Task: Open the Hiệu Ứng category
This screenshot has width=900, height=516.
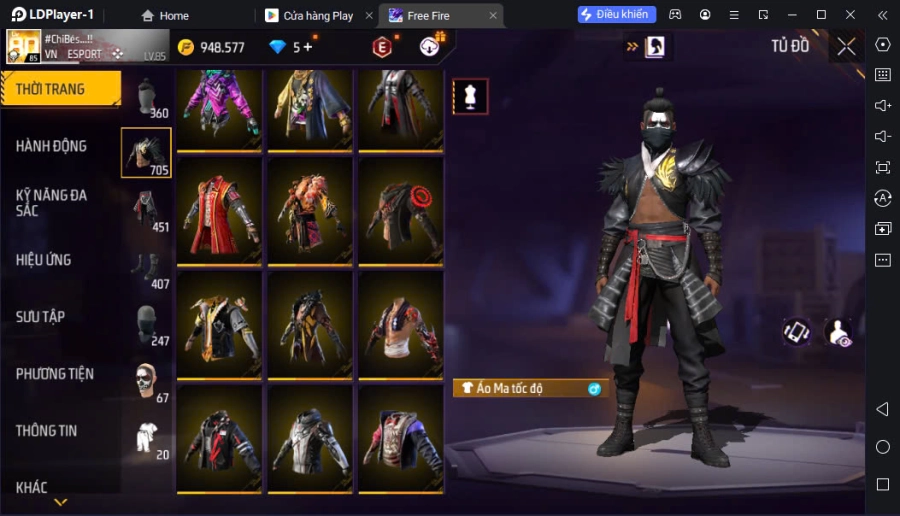Action: (x=44, y=260)
